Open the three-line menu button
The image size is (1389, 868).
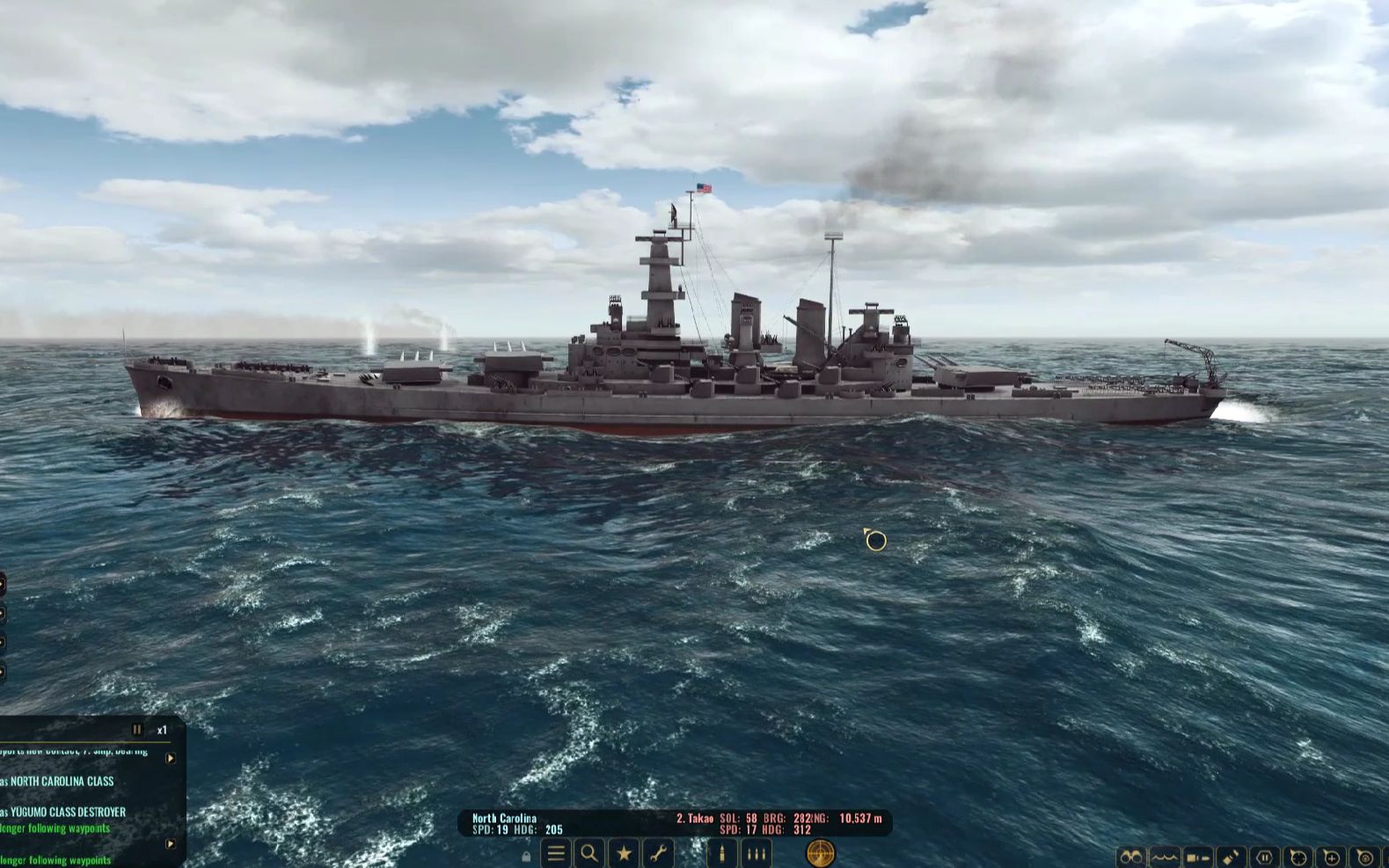tap(556, 853)
